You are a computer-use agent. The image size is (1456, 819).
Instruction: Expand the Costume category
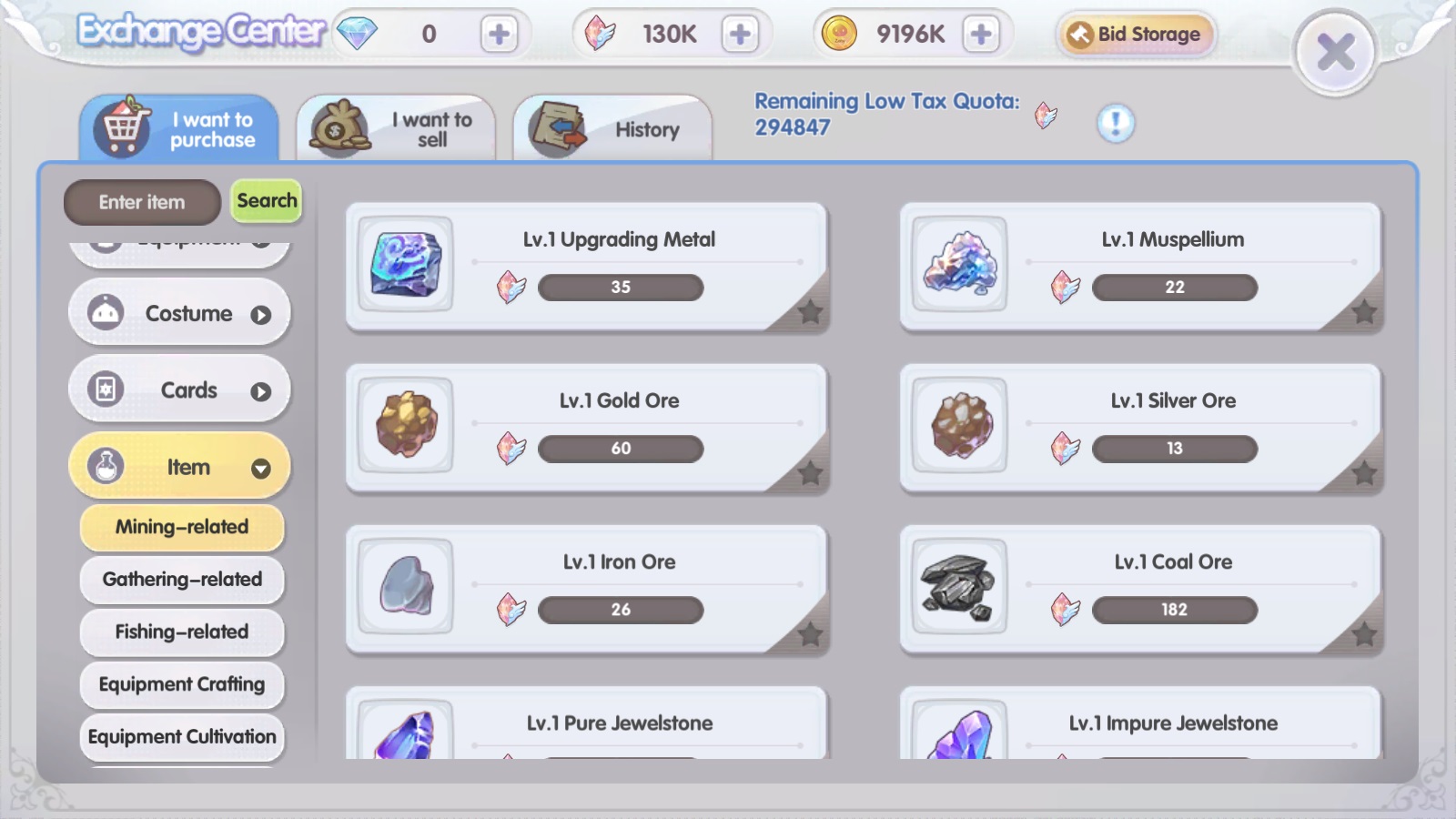pos(262,312)
